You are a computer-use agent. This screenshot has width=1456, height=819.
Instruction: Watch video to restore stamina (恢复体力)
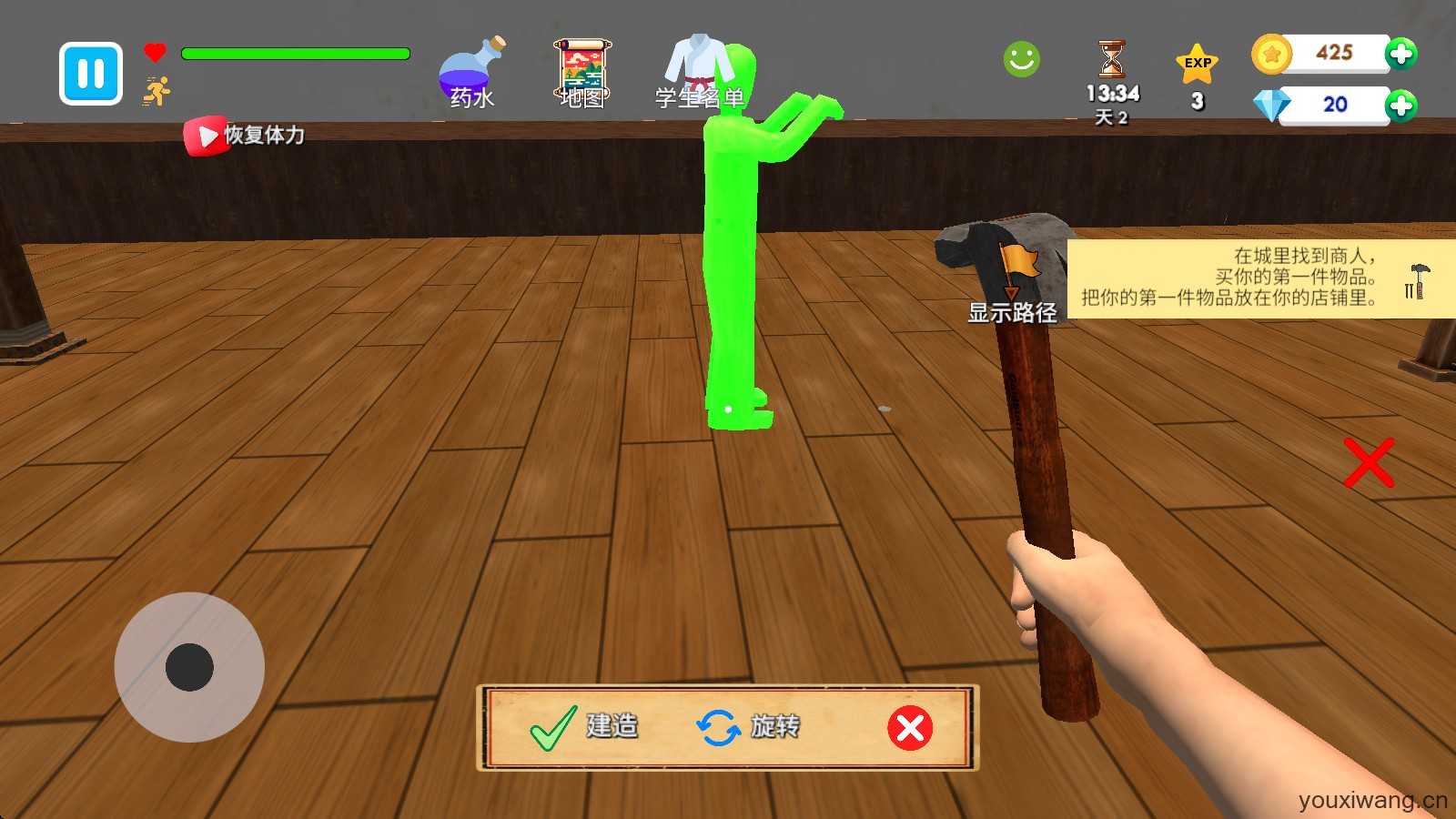[x=244, y=136]
